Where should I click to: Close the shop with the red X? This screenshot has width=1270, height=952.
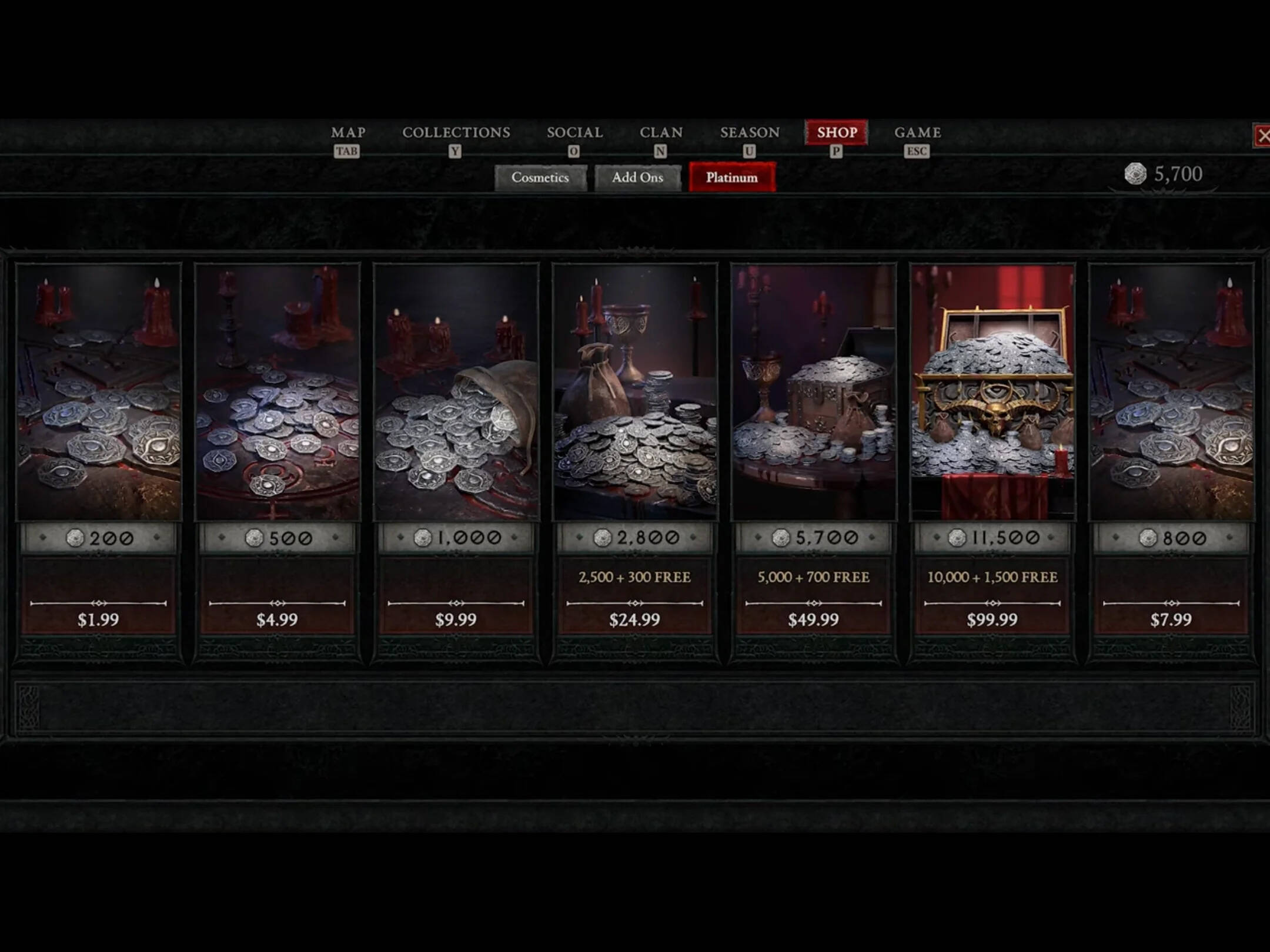(1262, 136)
